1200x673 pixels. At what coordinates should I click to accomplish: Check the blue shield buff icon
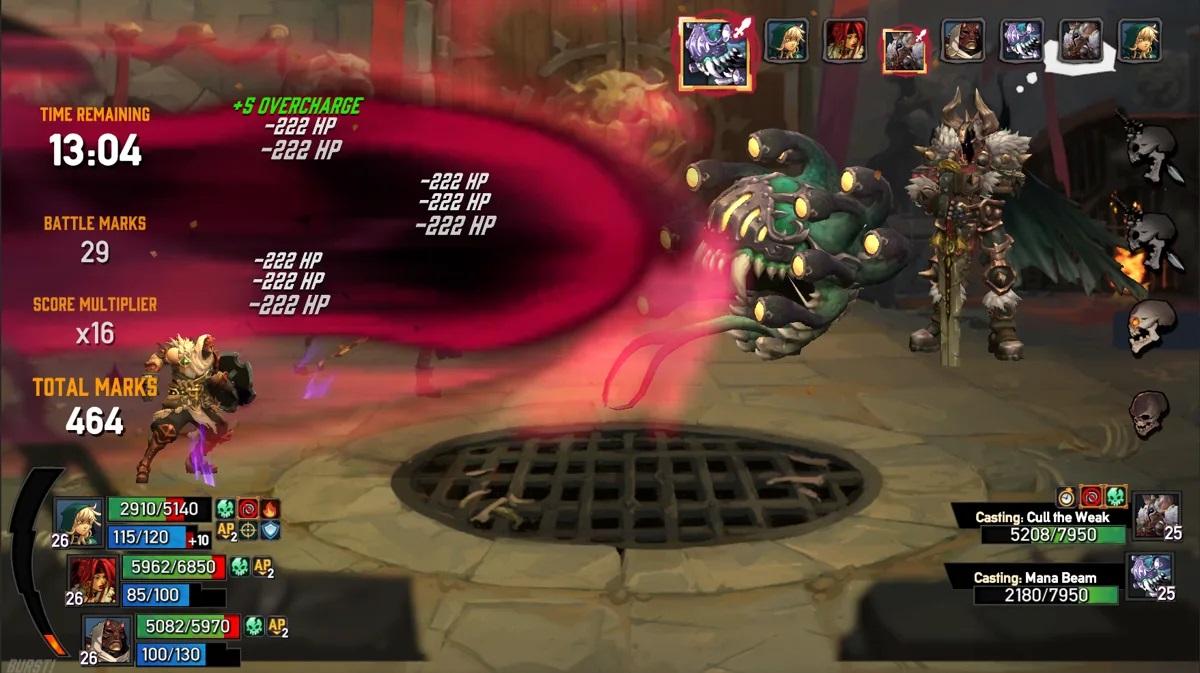click(x=270, y=531)
